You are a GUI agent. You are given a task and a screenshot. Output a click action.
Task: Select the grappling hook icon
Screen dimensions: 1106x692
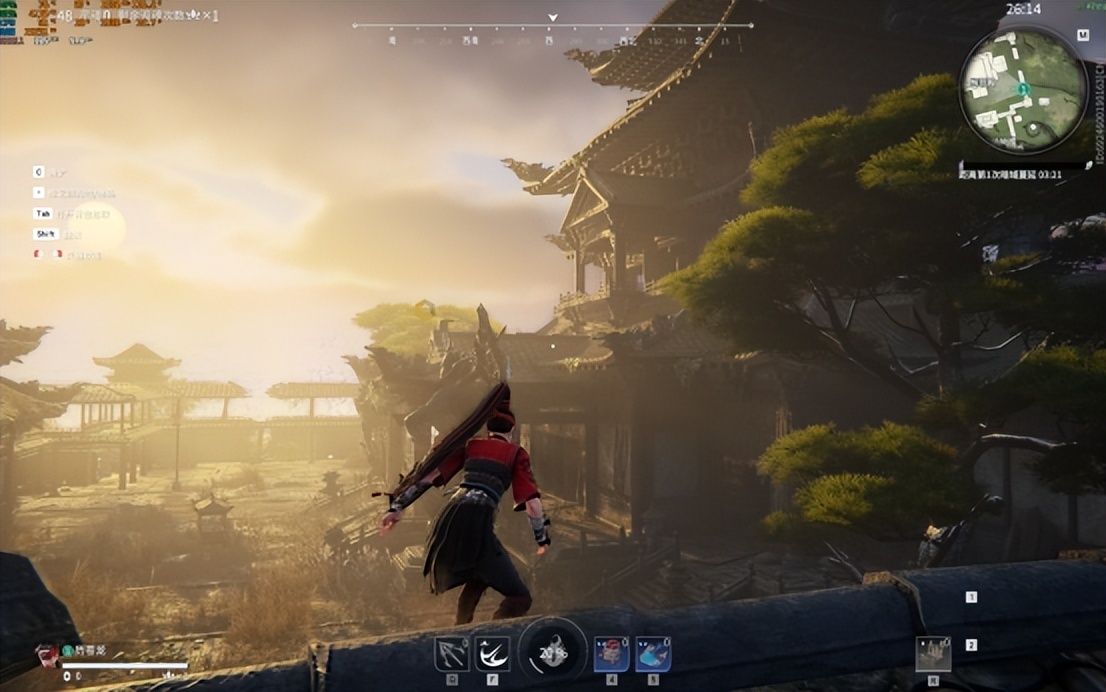point(451,654)
